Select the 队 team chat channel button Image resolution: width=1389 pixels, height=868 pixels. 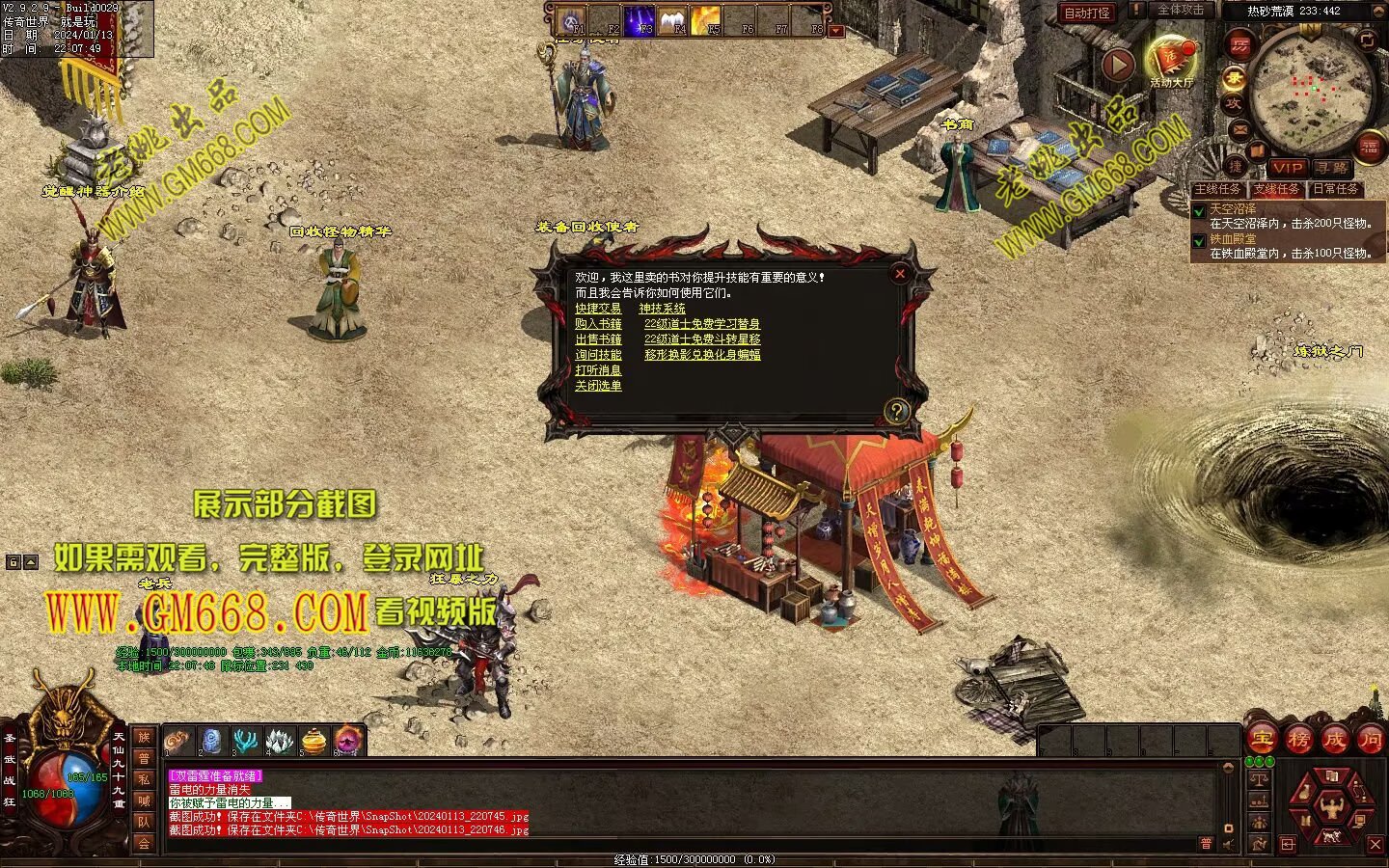(x=144, y=822)
